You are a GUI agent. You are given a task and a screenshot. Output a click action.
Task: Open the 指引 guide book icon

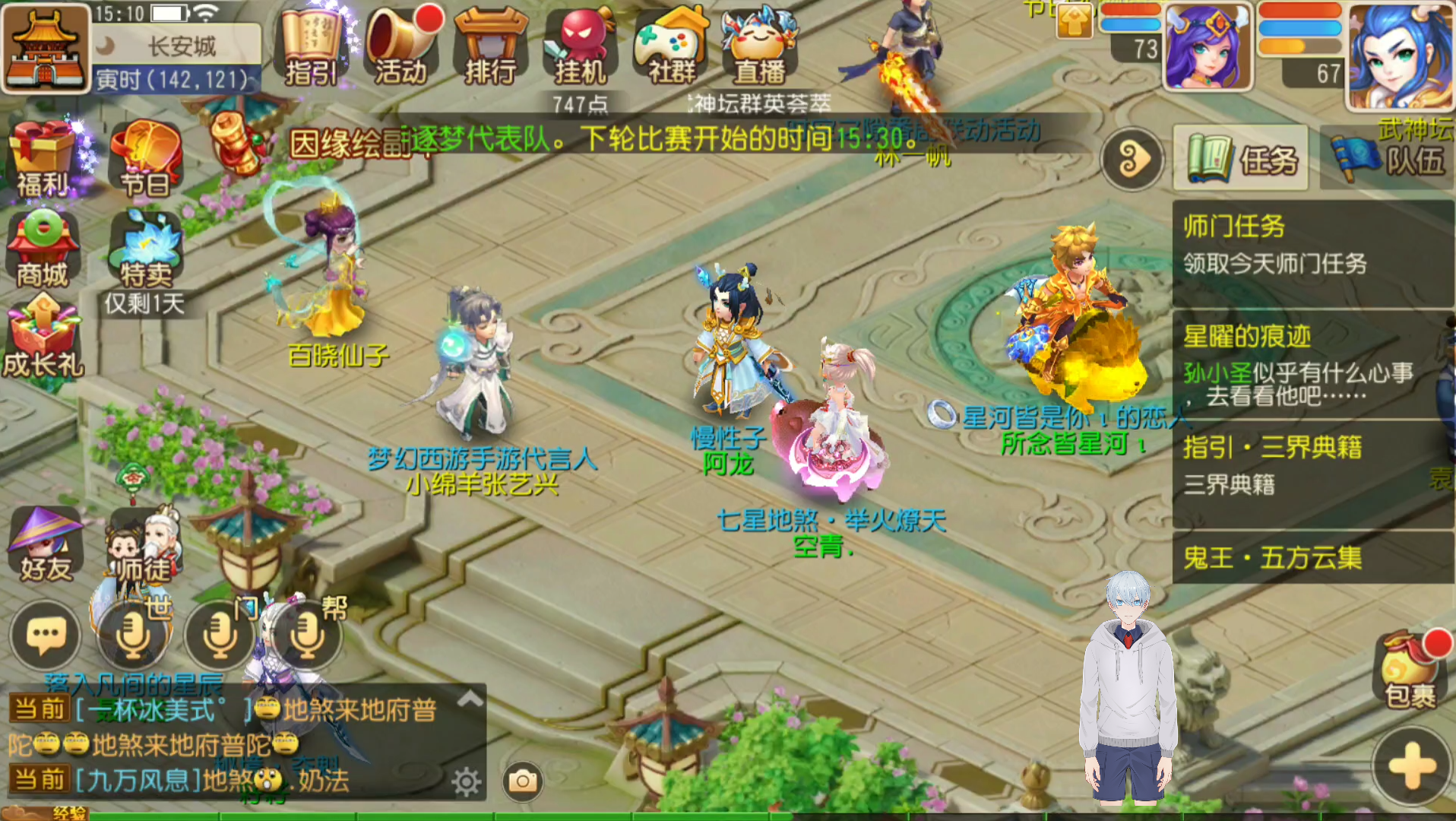click(311, 46)
